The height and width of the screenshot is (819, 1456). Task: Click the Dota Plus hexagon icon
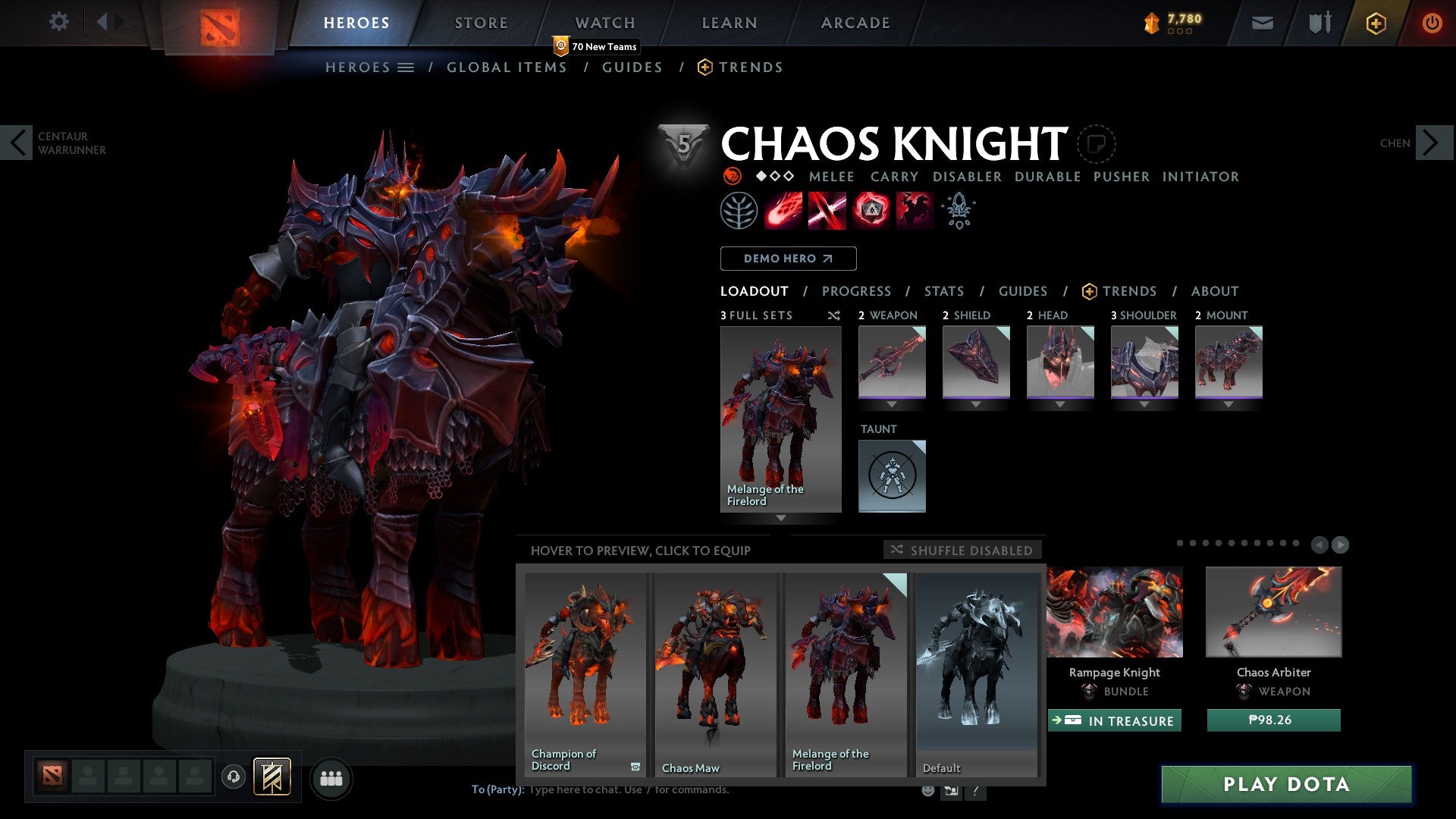pyautogui.click(x=1376, y=23)
